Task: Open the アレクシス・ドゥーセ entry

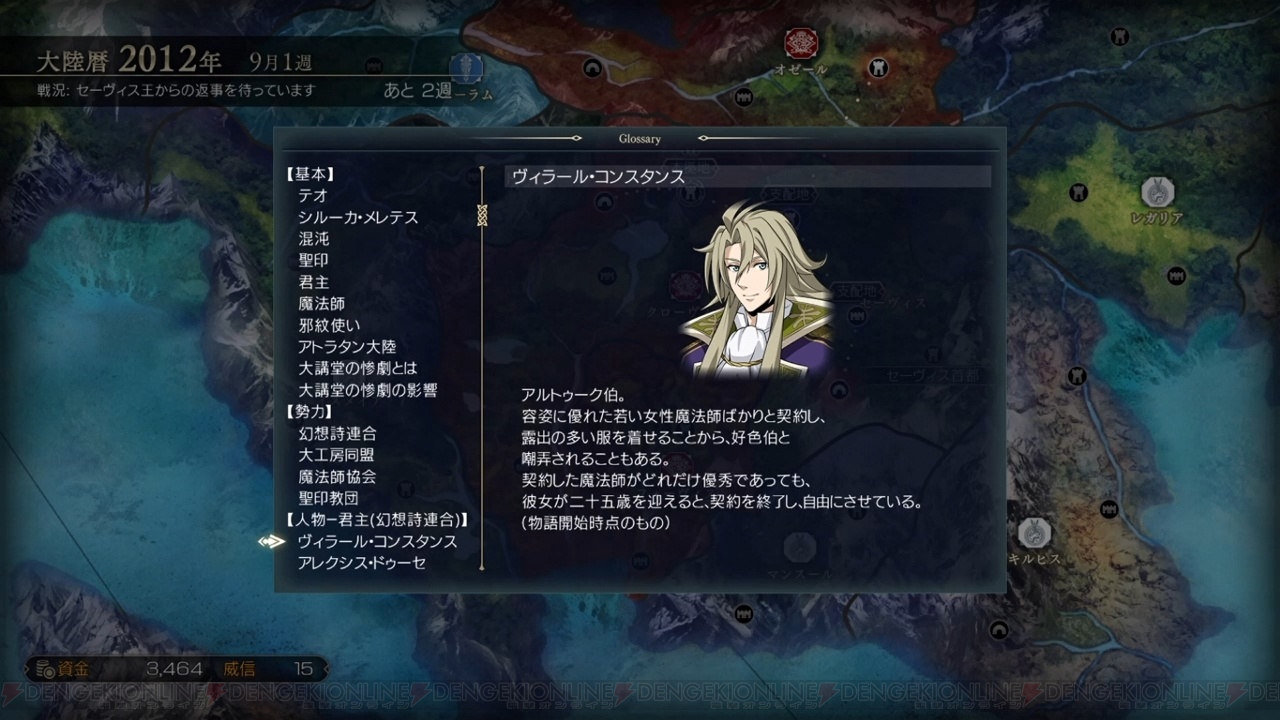Action: [362, 564]
